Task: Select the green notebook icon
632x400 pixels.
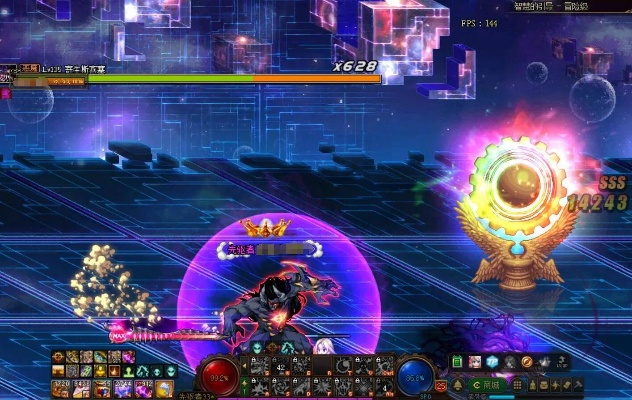Action: 458,361
